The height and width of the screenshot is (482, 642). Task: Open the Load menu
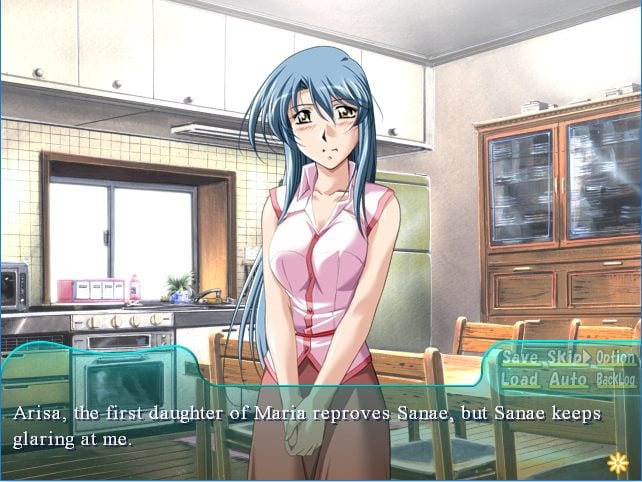(x=520, y=379)
